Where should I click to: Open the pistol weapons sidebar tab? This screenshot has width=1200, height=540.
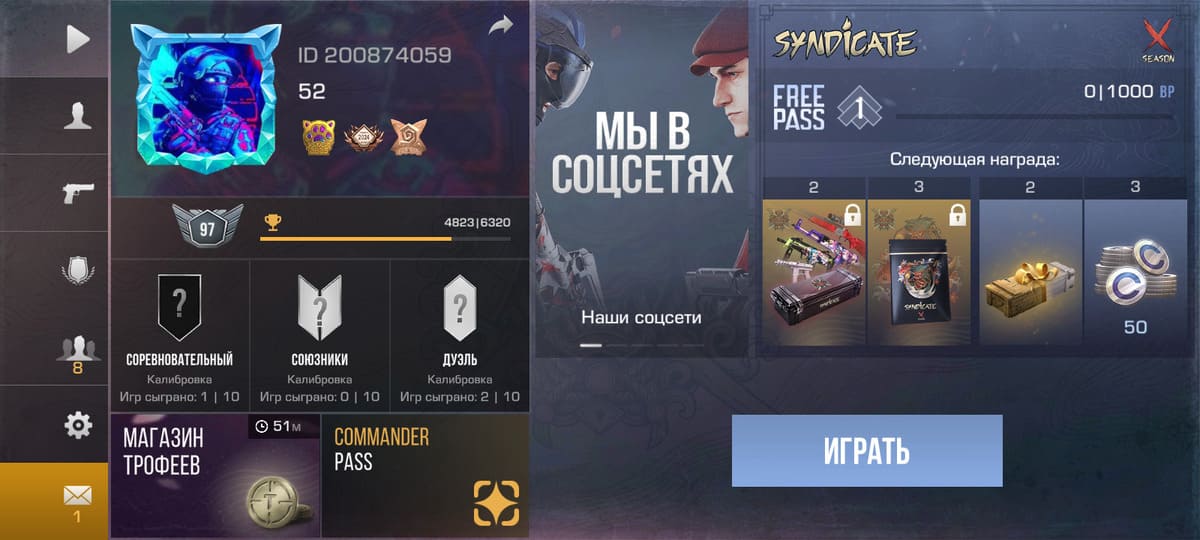click(78, 193)
